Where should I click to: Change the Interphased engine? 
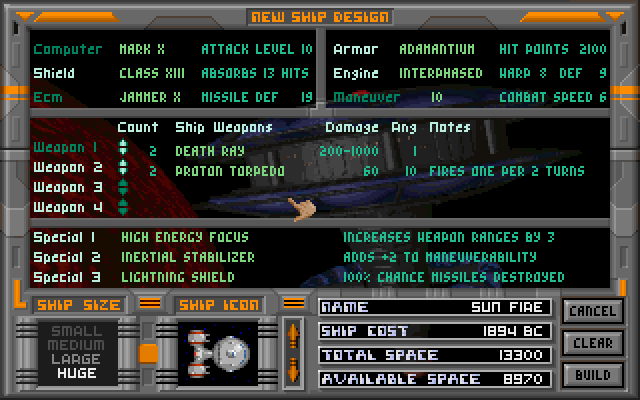[442, 73]
